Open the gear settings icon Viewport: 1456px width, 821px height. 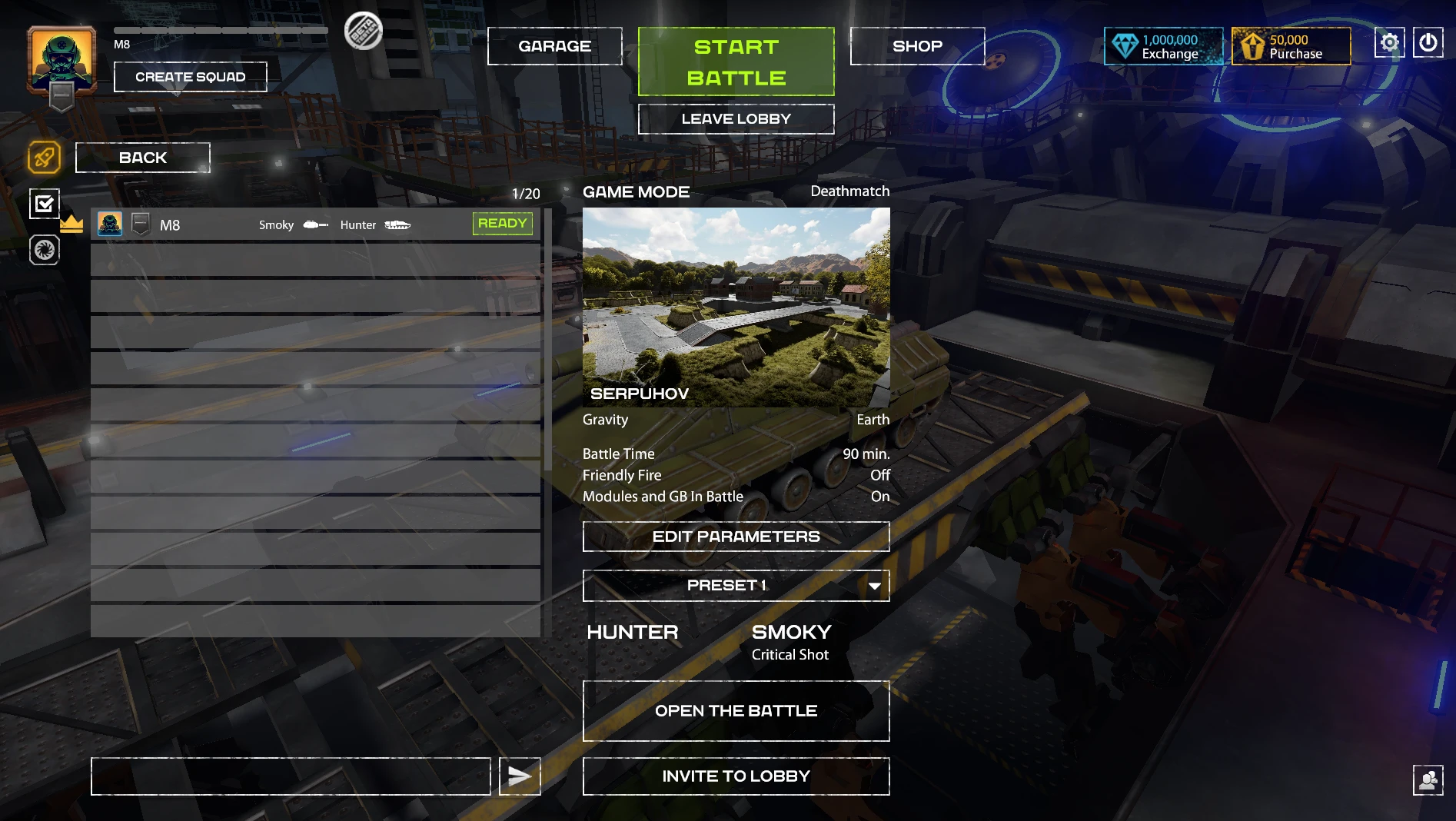pos(1389,42)
